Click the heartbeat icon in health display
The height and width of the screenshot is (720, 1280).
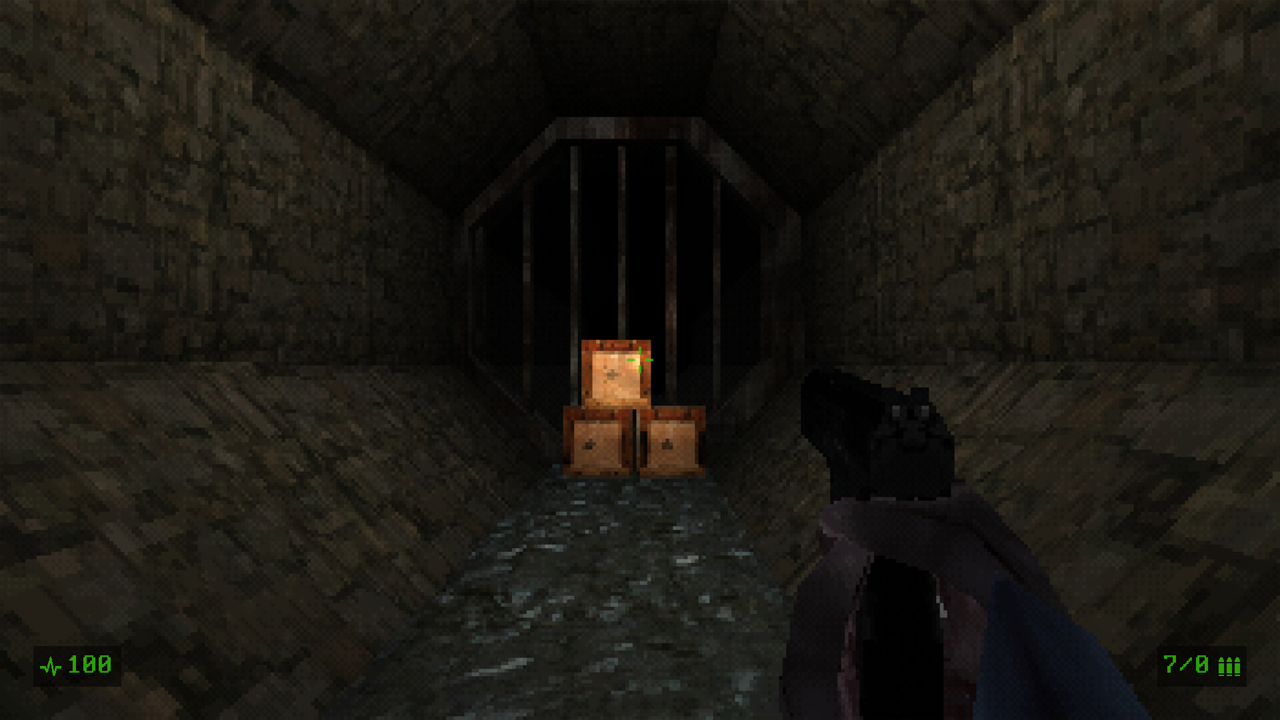pos(50,662)
